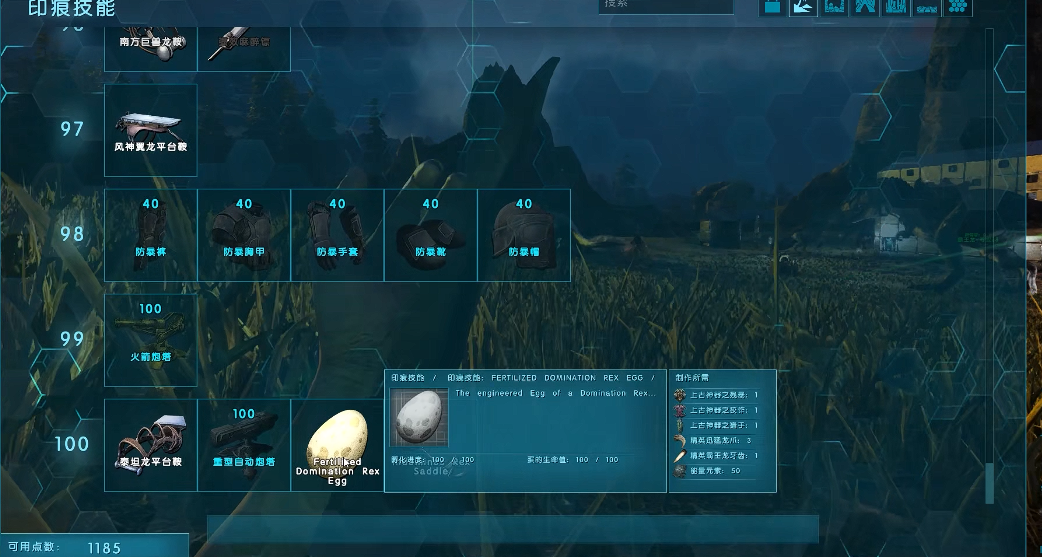The height and width of the screenshot is (557, 1042).
Task: Pick the 防暴手套 riot gauntlets engram
Action: (337, 235)
